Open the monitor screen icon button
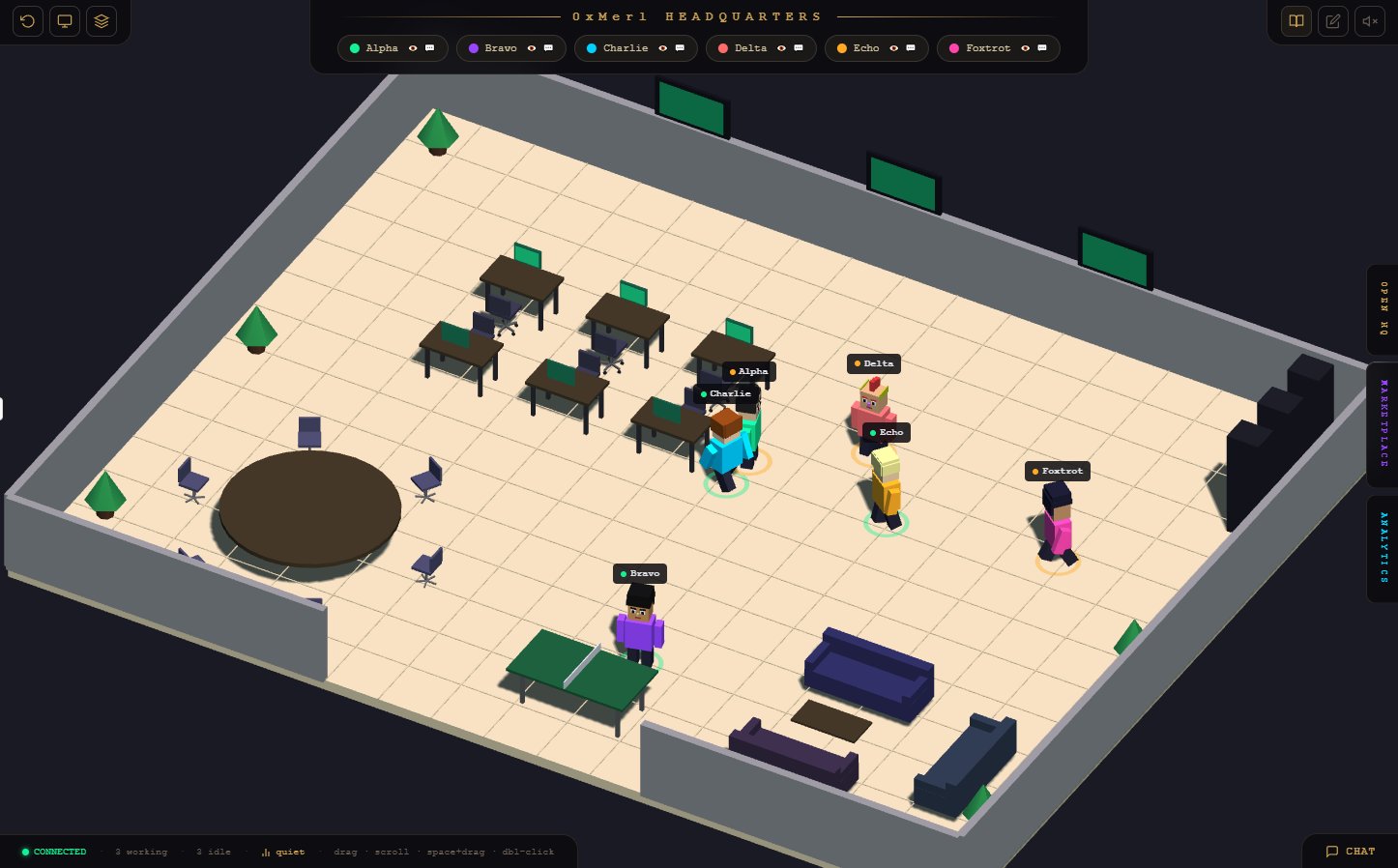This screenshot has width=1398, height=868. tap(65, 21)
